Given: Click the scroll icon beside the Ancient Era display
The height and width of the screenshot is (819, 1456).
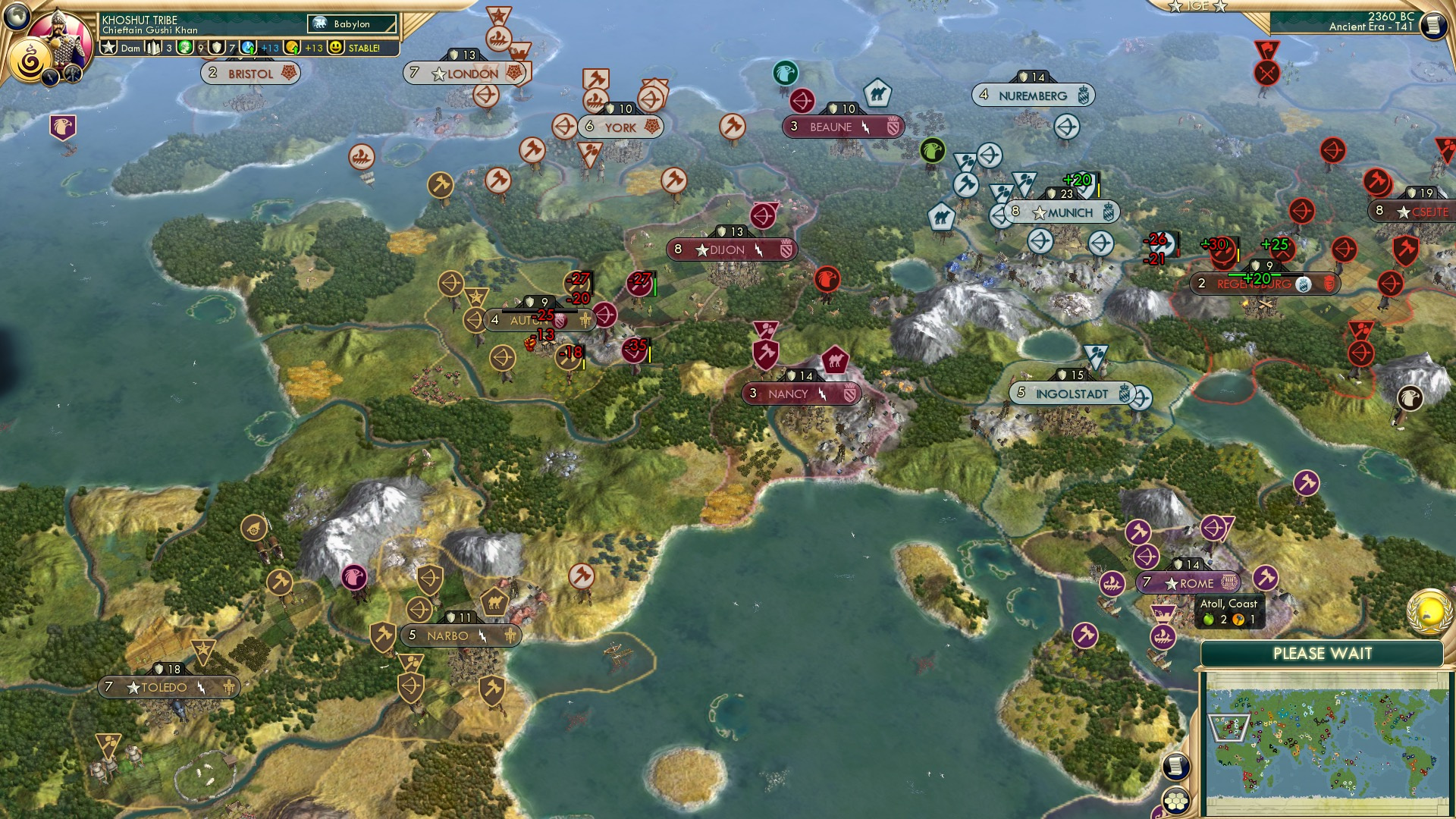Looking at the screenshot, I should 1434,25.
